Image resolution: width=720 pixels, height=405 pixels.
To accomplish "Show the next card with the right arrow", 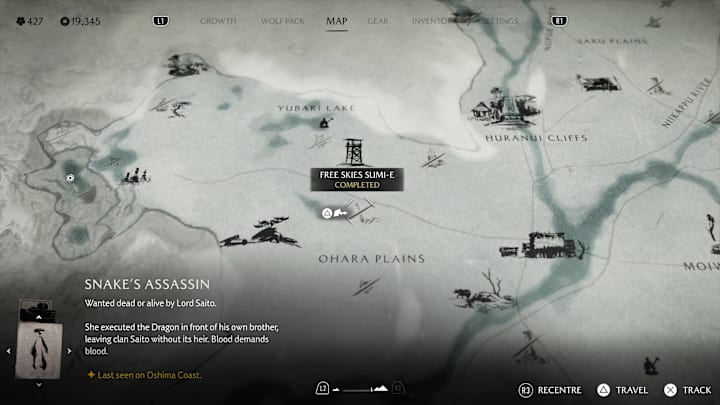I will 69,350.
